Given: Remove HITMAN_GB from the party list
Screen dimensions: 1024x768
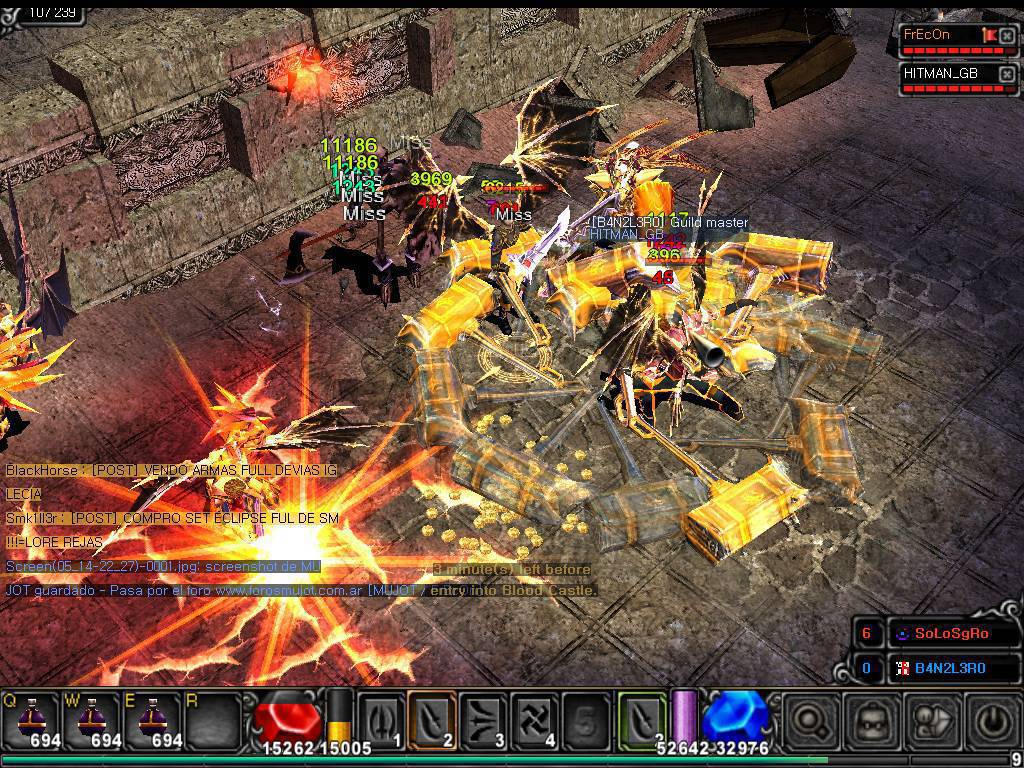Looking at the screenshot, I should 1007,75.
